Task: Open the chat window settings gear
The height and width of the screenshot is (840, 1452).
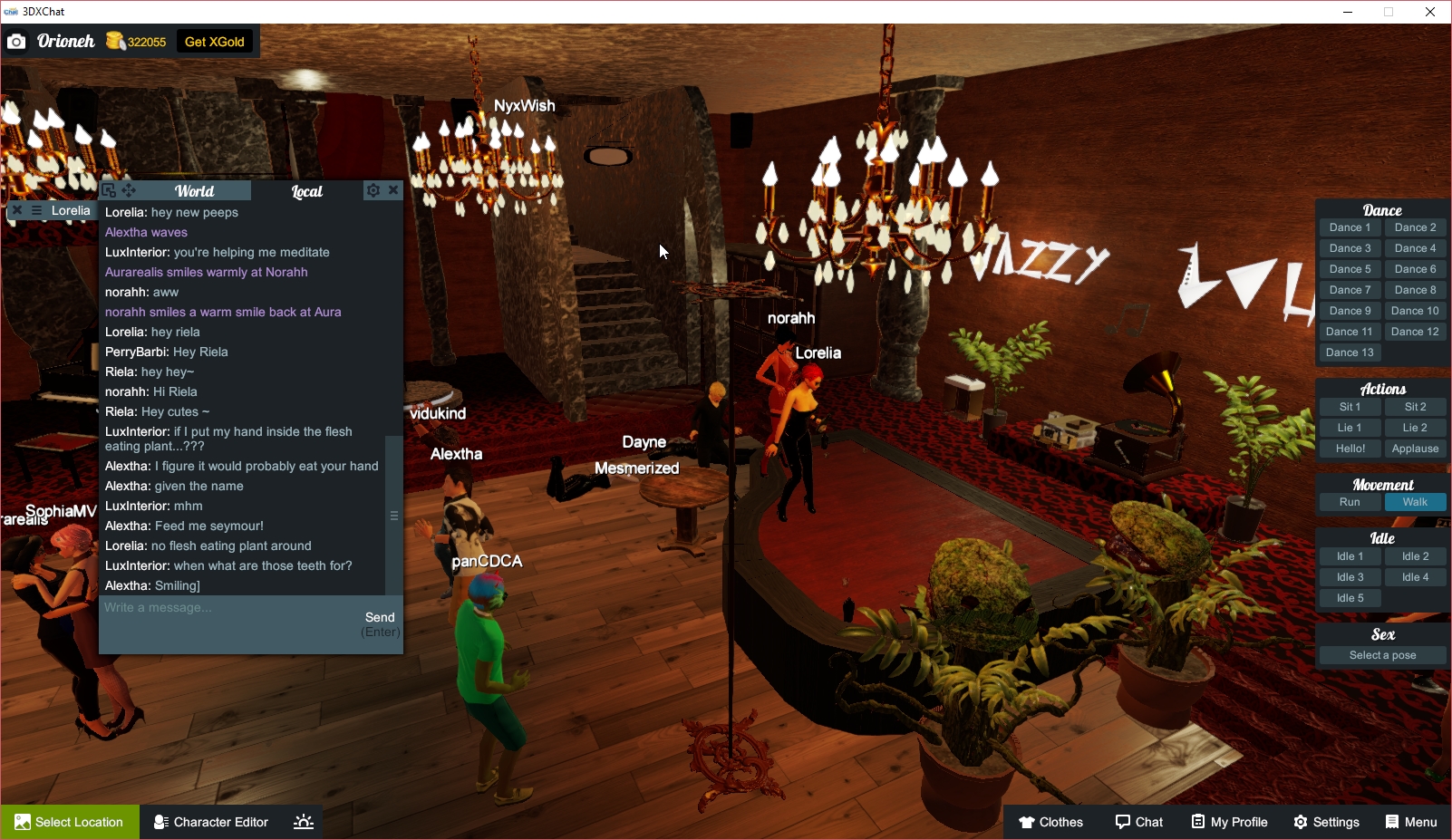Action: (x=373, y=190)
